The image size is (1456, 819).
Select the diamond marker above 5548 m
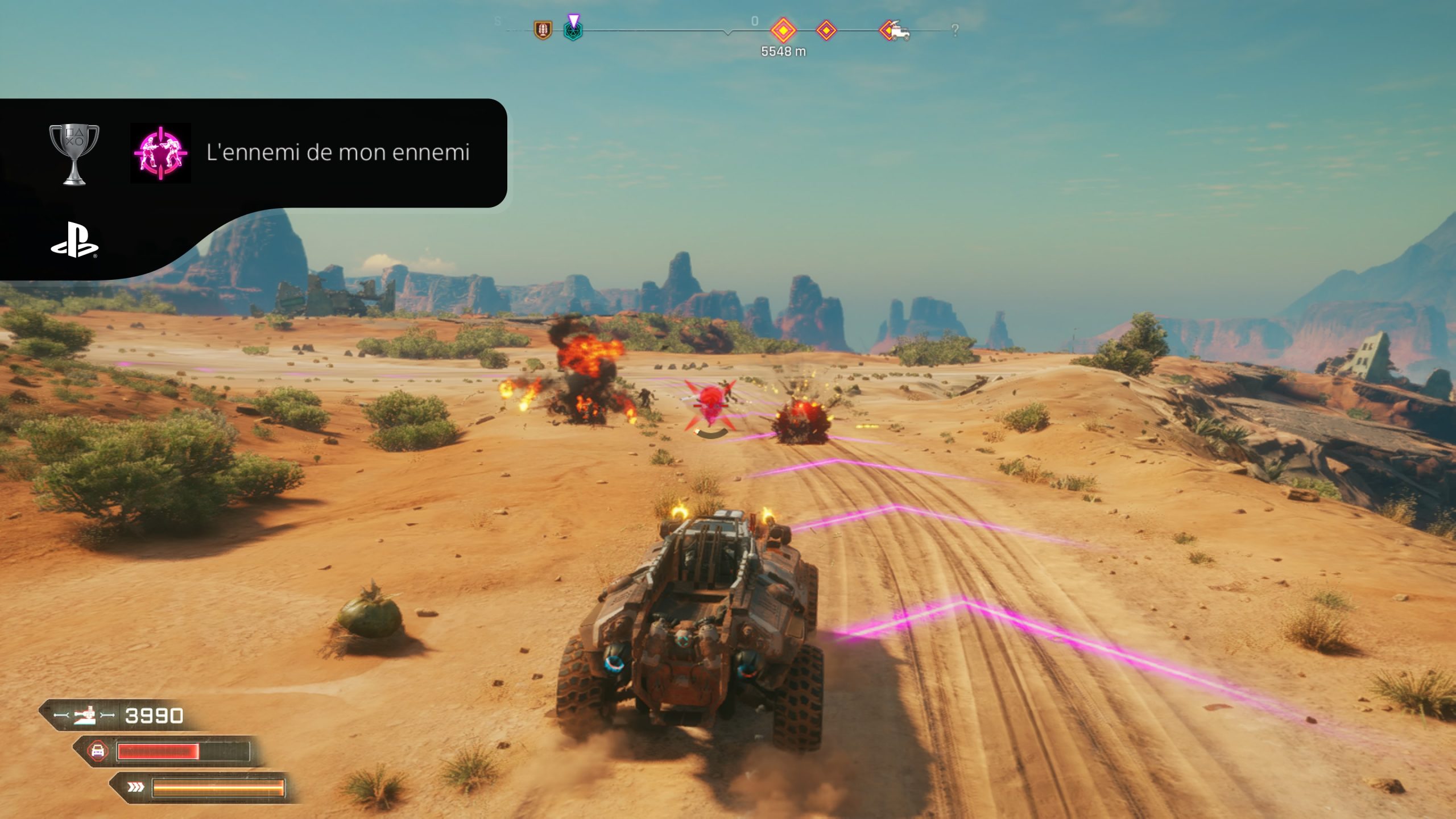click(x=783, y=30)
